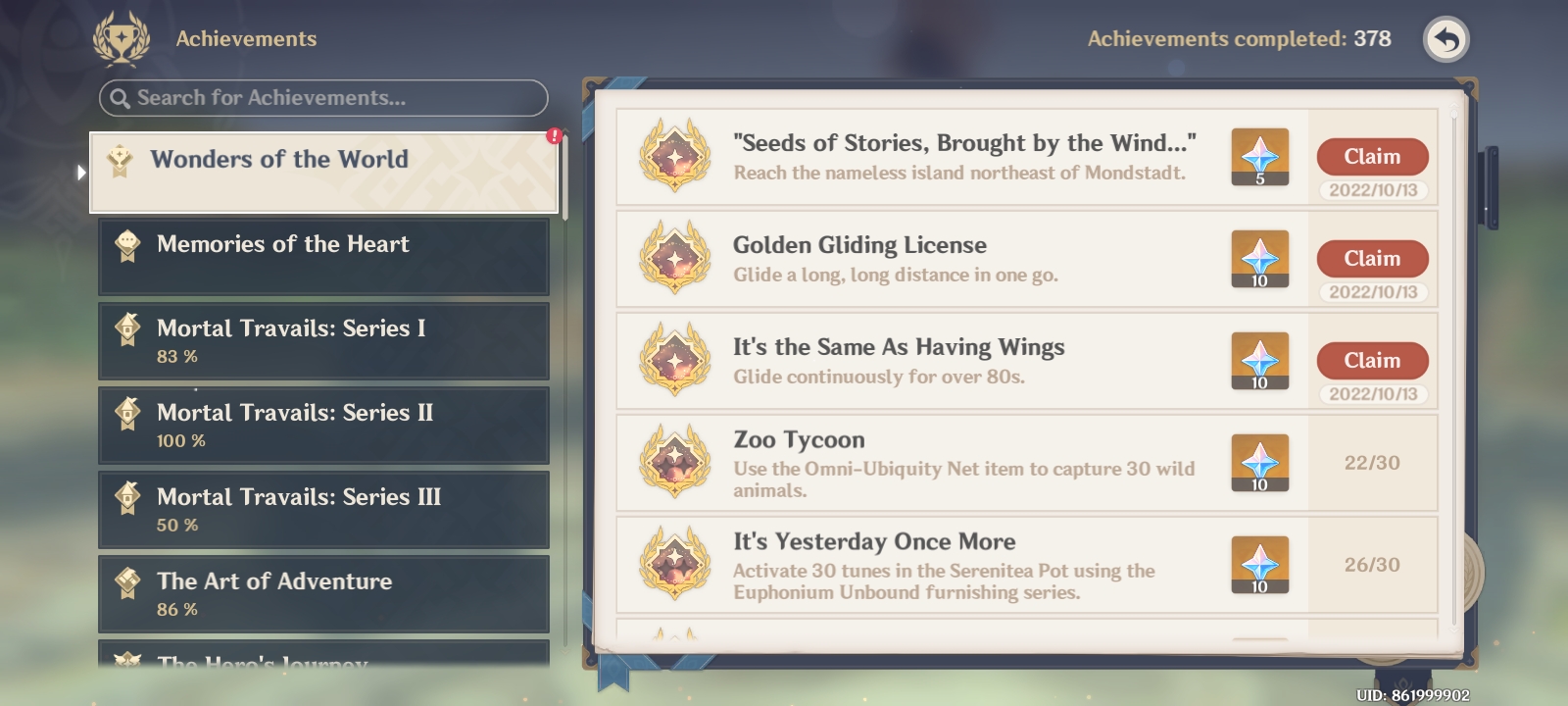Viewport: 1568px width, 706px height.
Task: Switch to Mortal Travails: Series III
Action: tap(323, 509)
